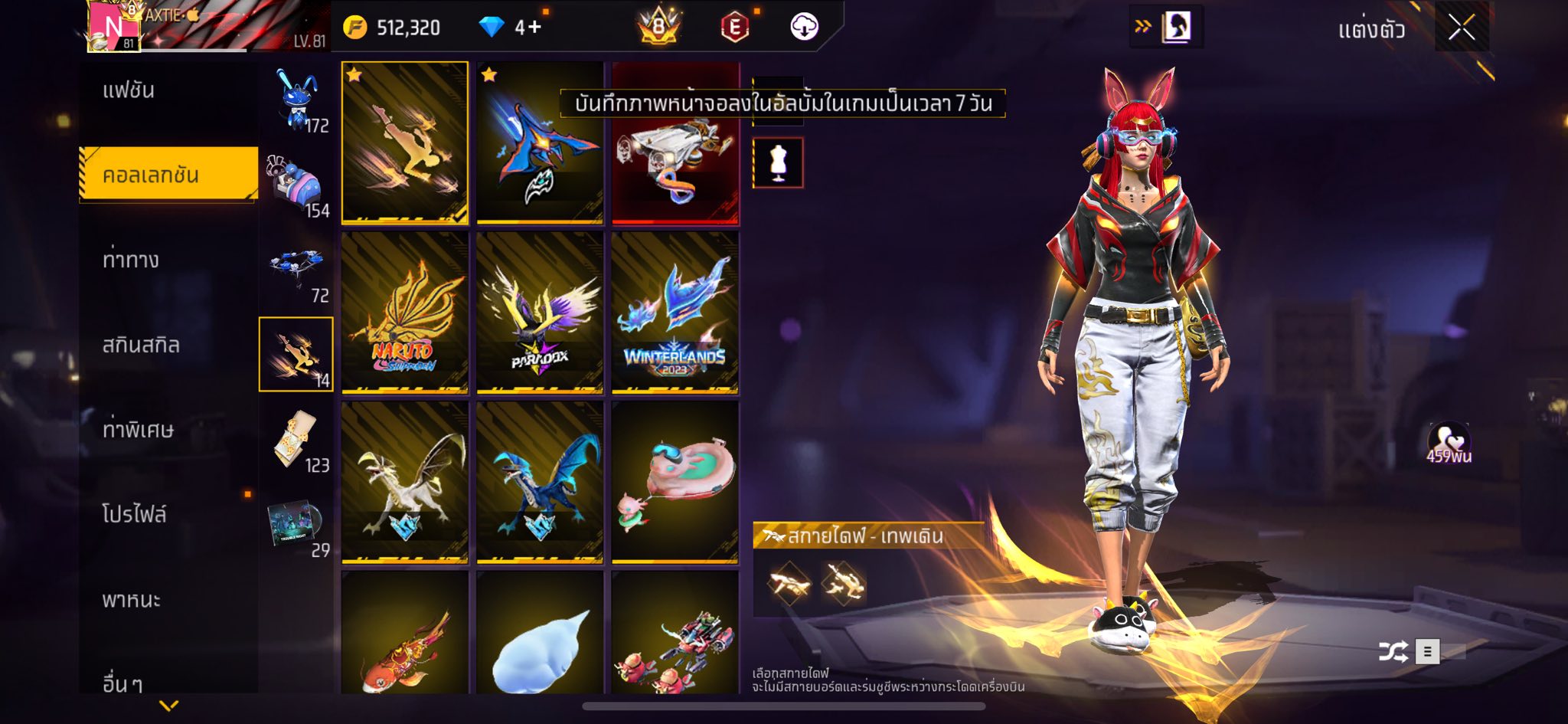Toggle the shuffle random outfit icon
1568x724 pixels.
[x=1393, y=652]
